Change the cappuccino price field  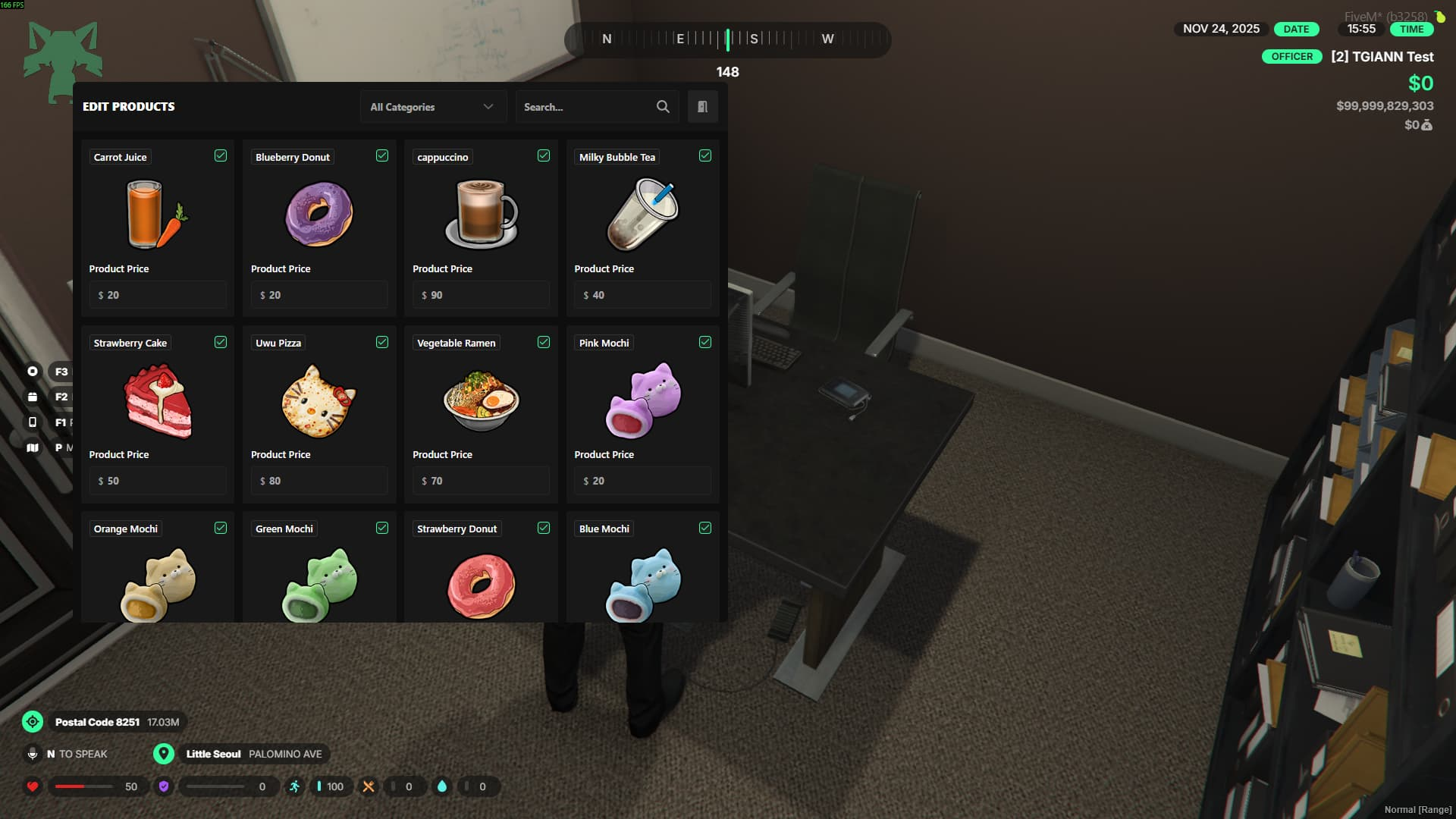click(x=481, y=295)
